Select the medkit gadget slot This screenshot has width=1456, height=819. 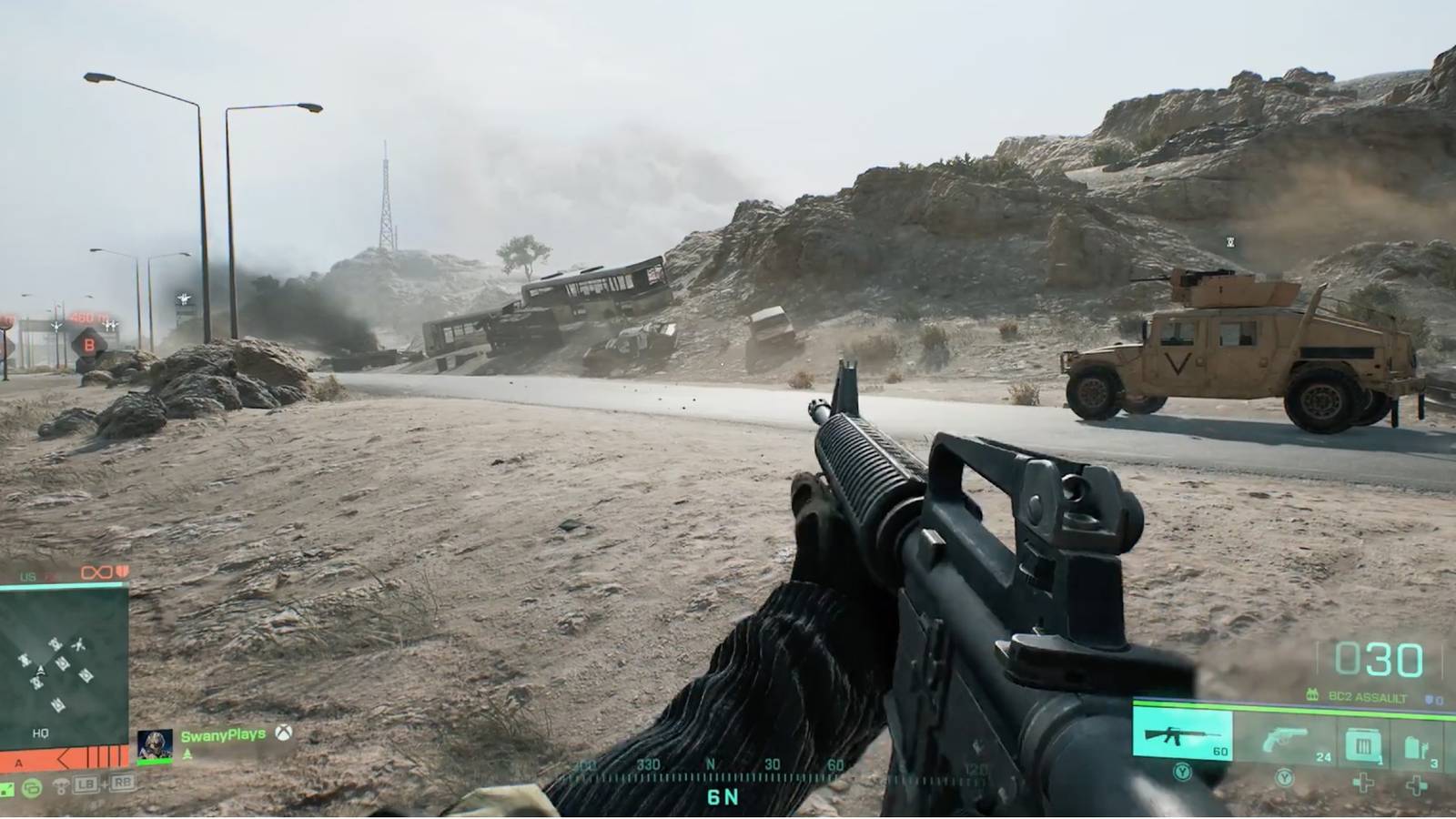1415,744
